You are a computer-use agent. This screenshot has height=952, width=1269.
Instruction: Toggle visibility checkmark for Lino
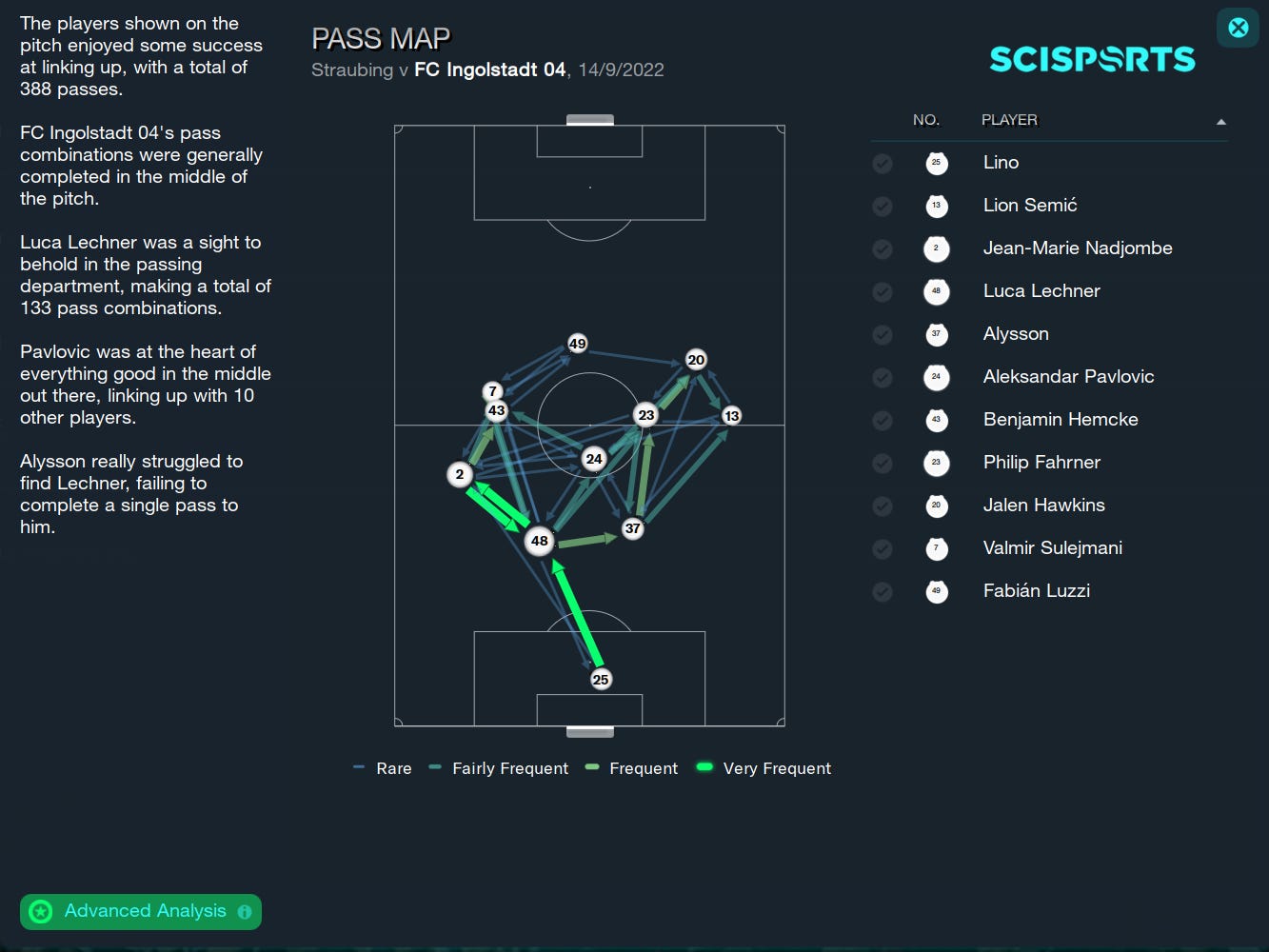[x=882, y=163]
